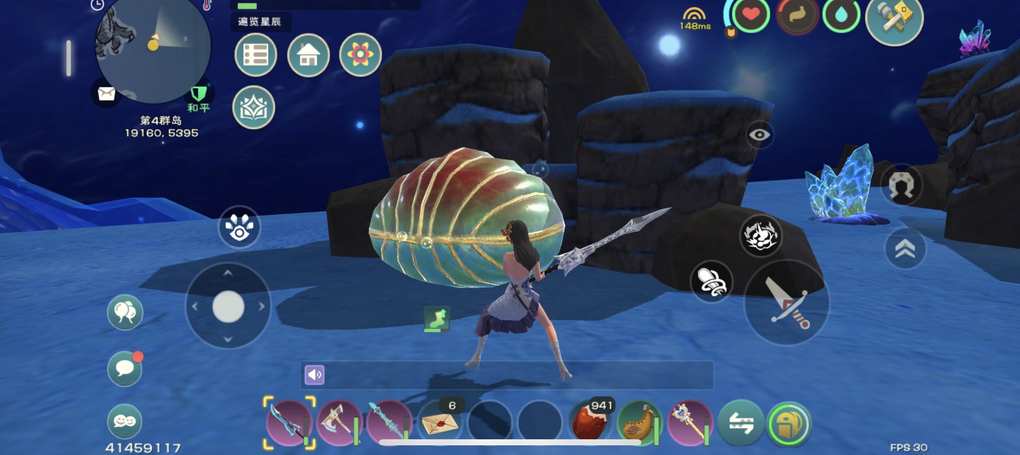
Task: Open the balloons social button
Action: click(125, 312)
